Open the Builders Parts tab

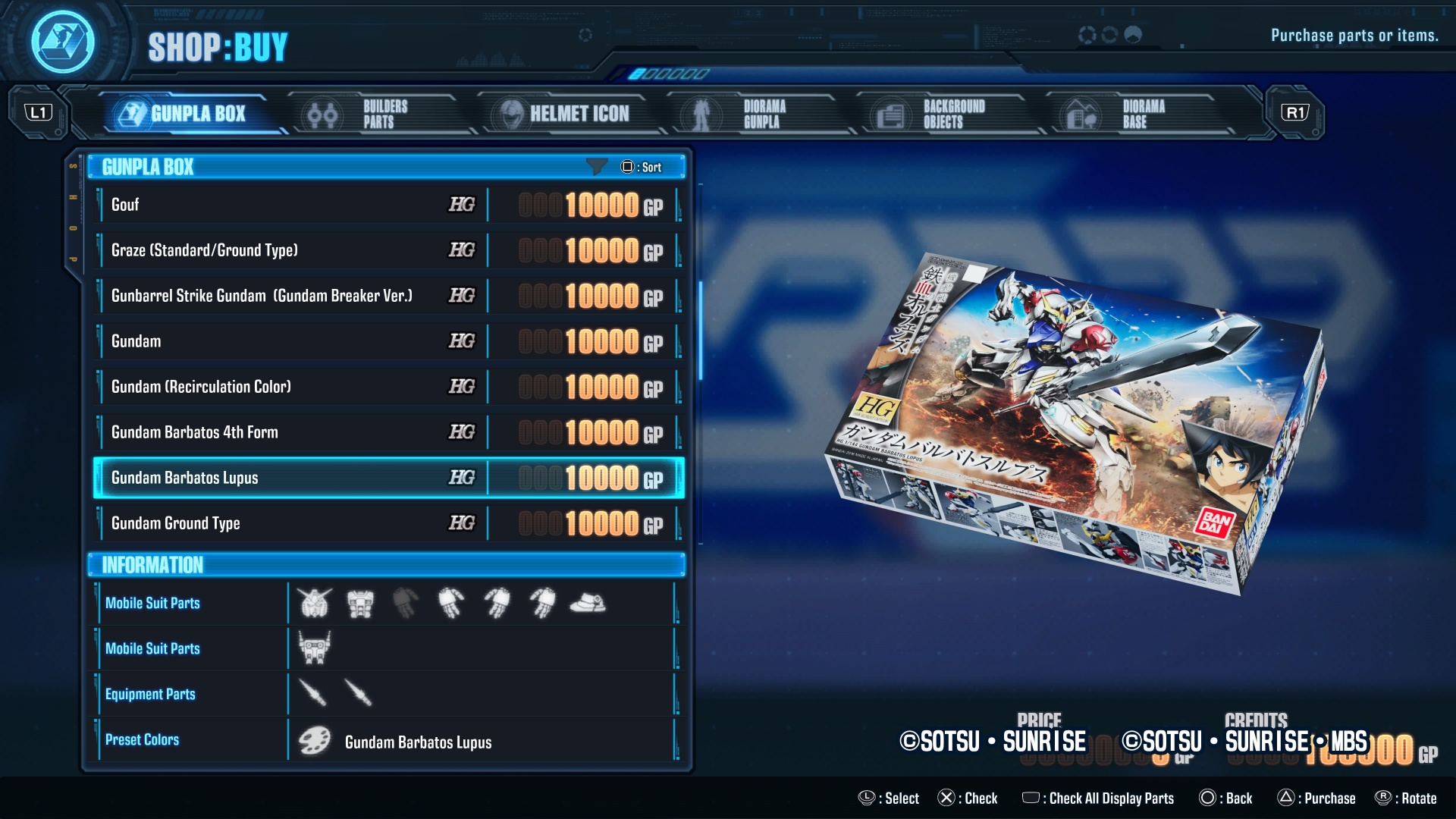[x=373, y=114]
